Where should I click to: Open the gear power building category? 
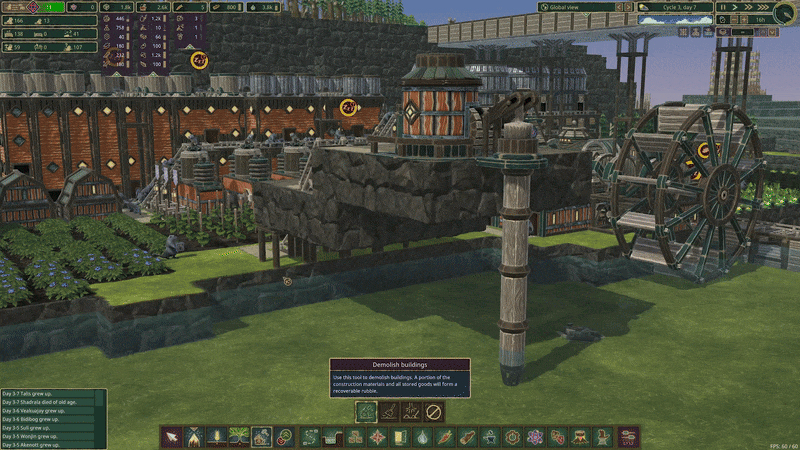coord(513,437)
